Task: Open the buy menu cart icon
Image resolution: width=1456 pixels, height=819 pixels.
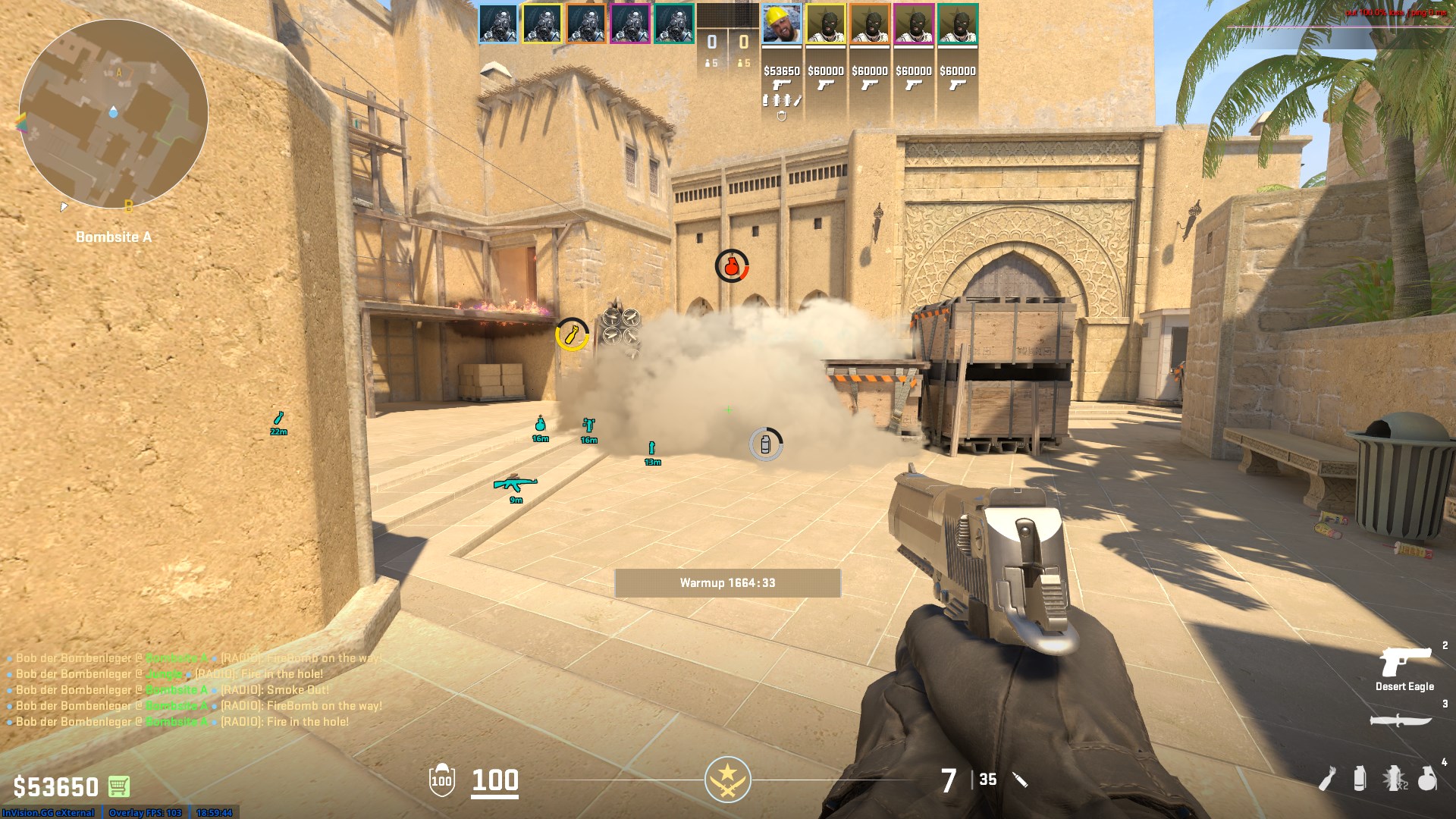Action: [119, 786]
